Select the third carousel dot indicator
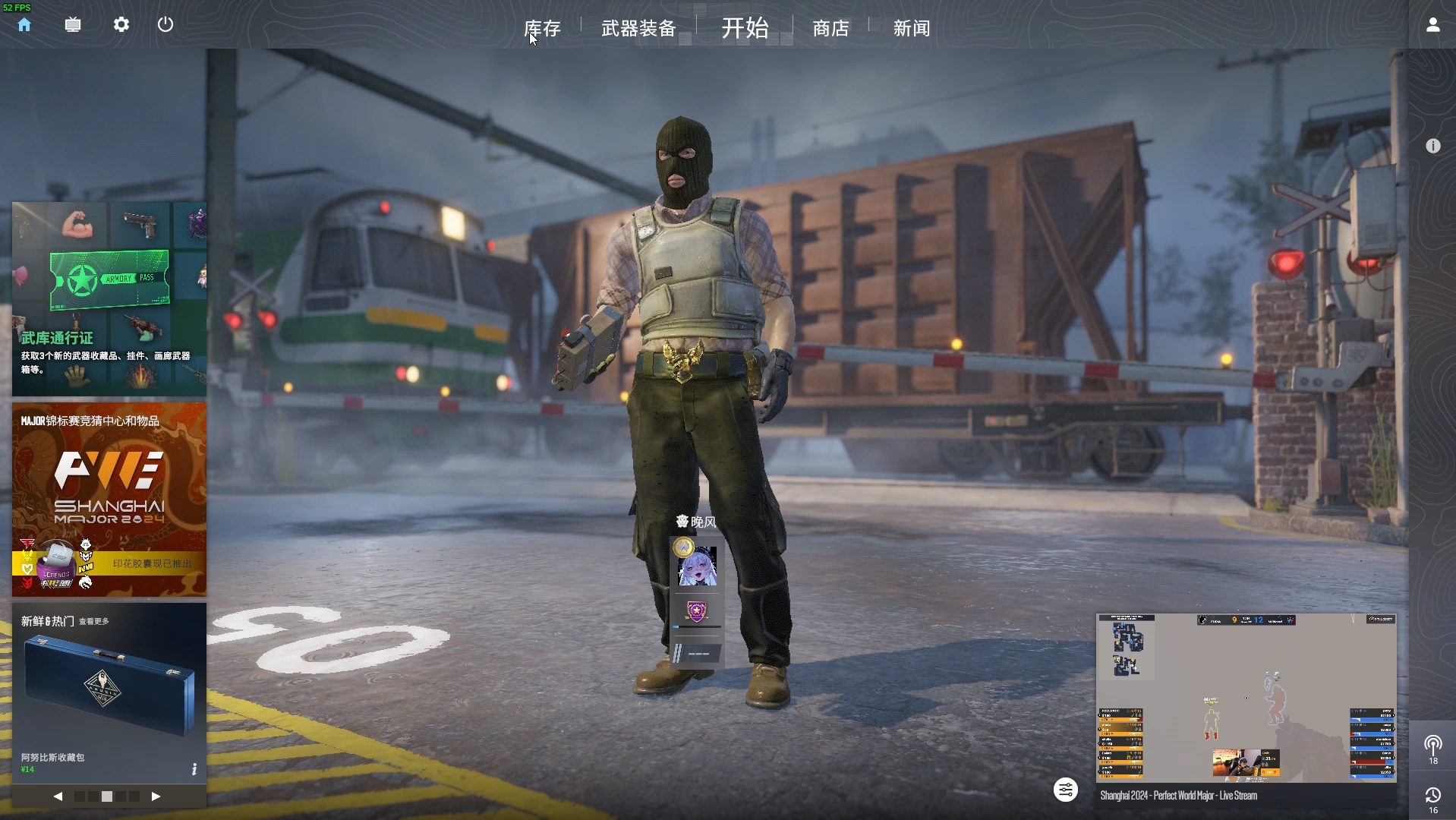Screen dimensions: 1456x820 tap(107, 797)
